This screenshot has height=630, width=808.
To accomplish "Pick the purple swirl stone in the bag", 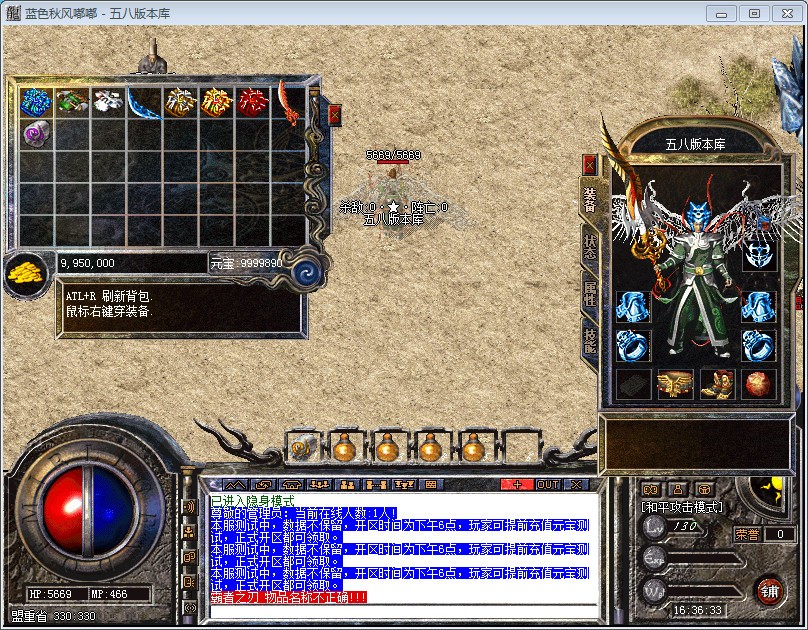I will coord(36,133).
